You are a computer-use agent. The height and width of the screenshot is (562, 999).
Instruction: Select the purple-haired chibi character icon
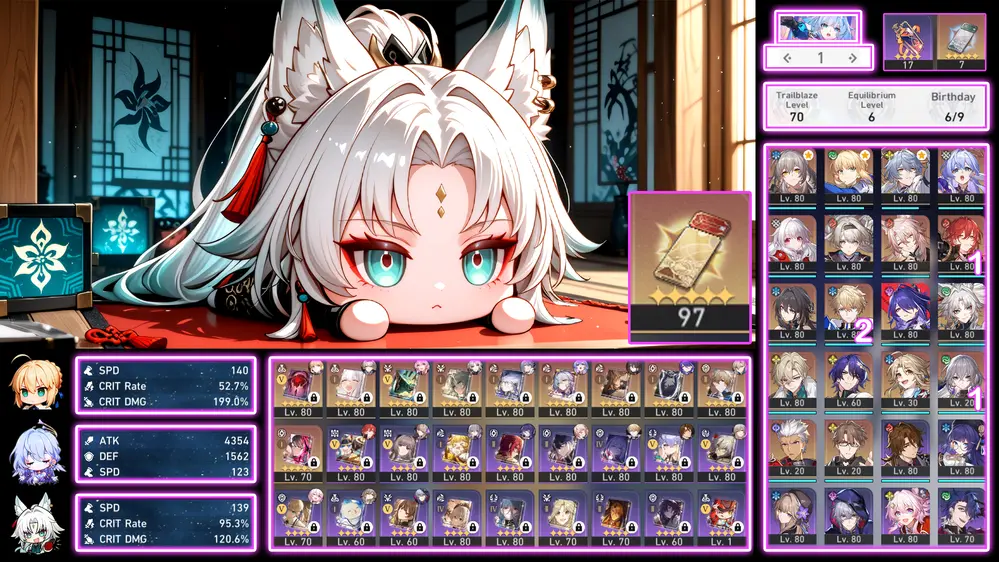tap(38, 455)
